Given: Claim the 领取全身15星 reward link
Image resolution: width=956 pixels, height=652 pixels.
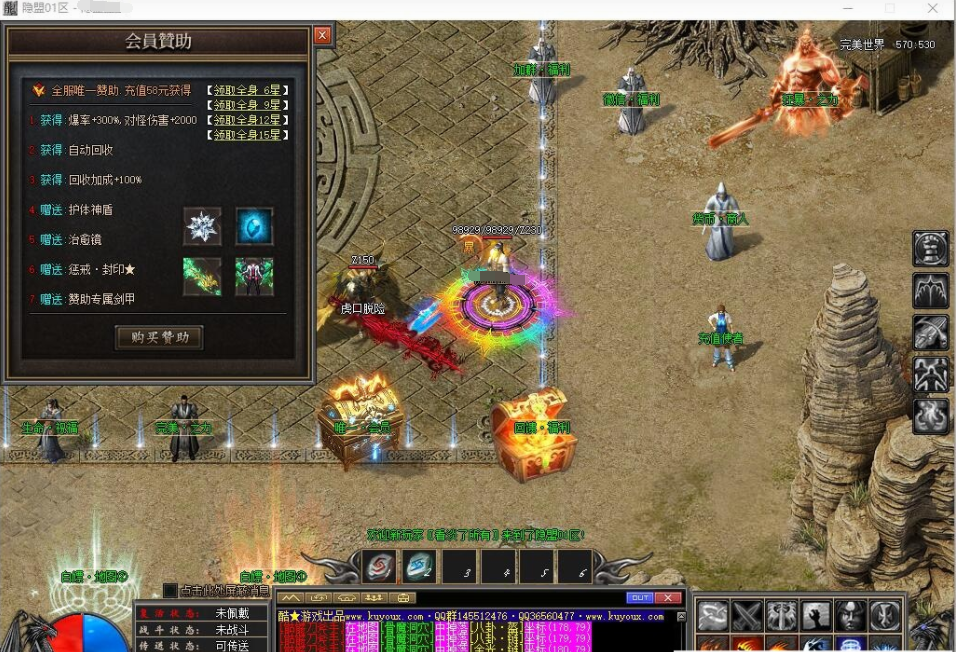Looking at the screenshot, I should click(x=249, y=135).
